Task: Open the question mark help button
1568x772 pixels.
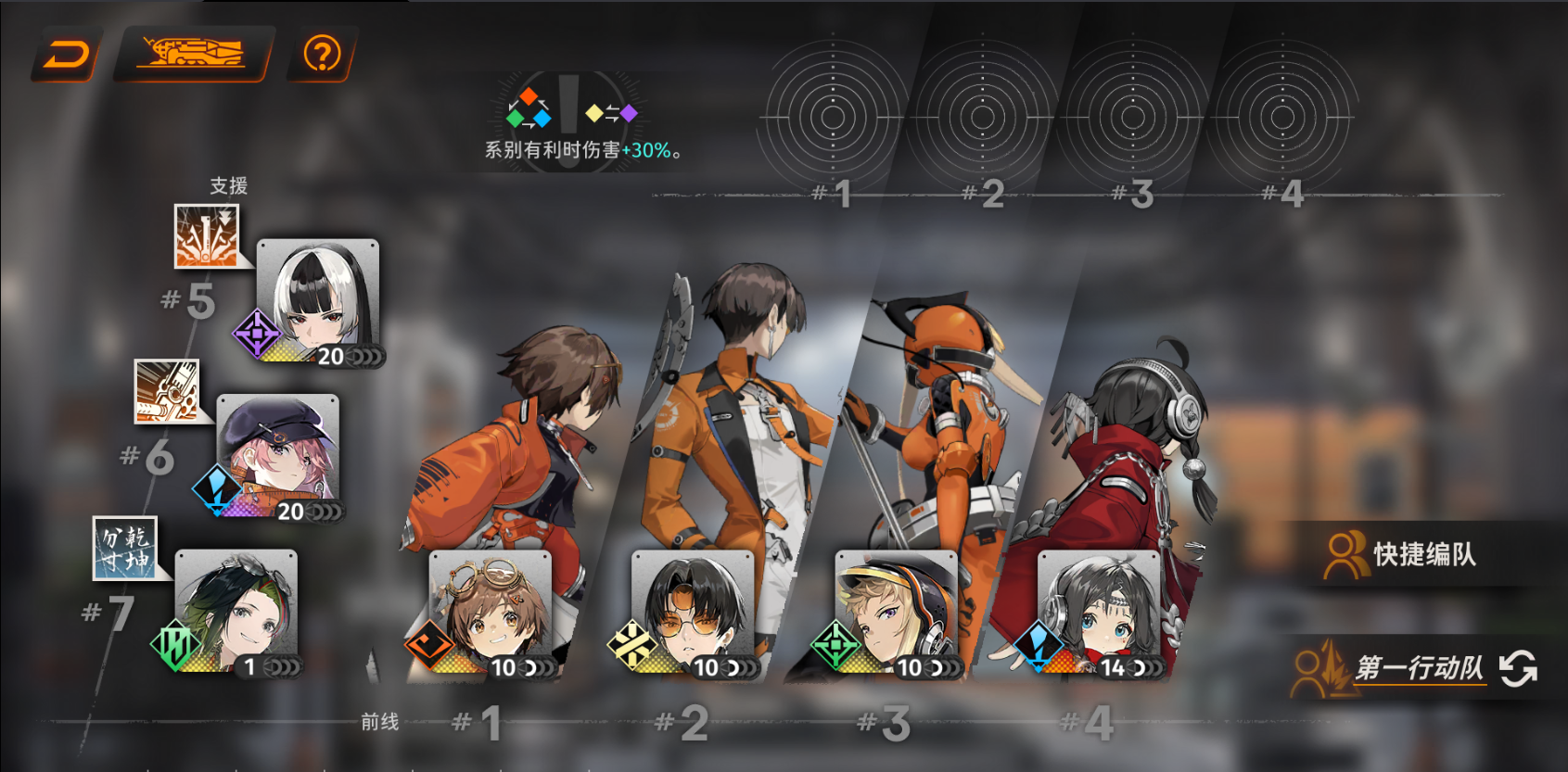Action: tap(322, 55)
